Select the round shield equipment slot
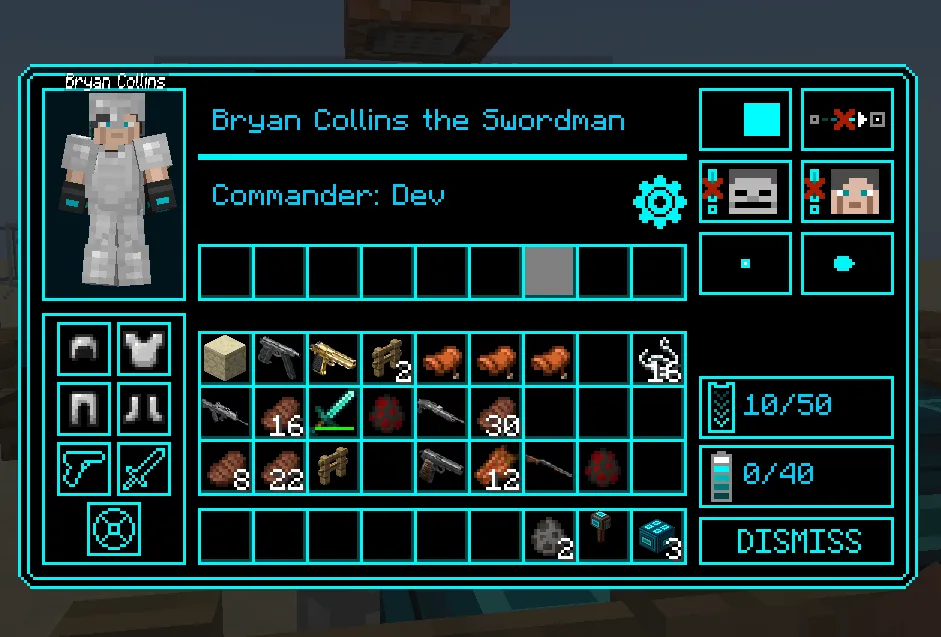This screenshot has width=941, height=637. 114,528
